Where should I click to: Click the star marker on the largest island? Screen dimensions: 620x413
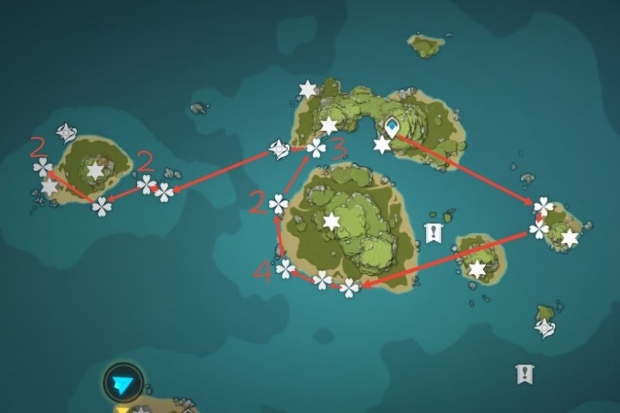click(331, 220)
